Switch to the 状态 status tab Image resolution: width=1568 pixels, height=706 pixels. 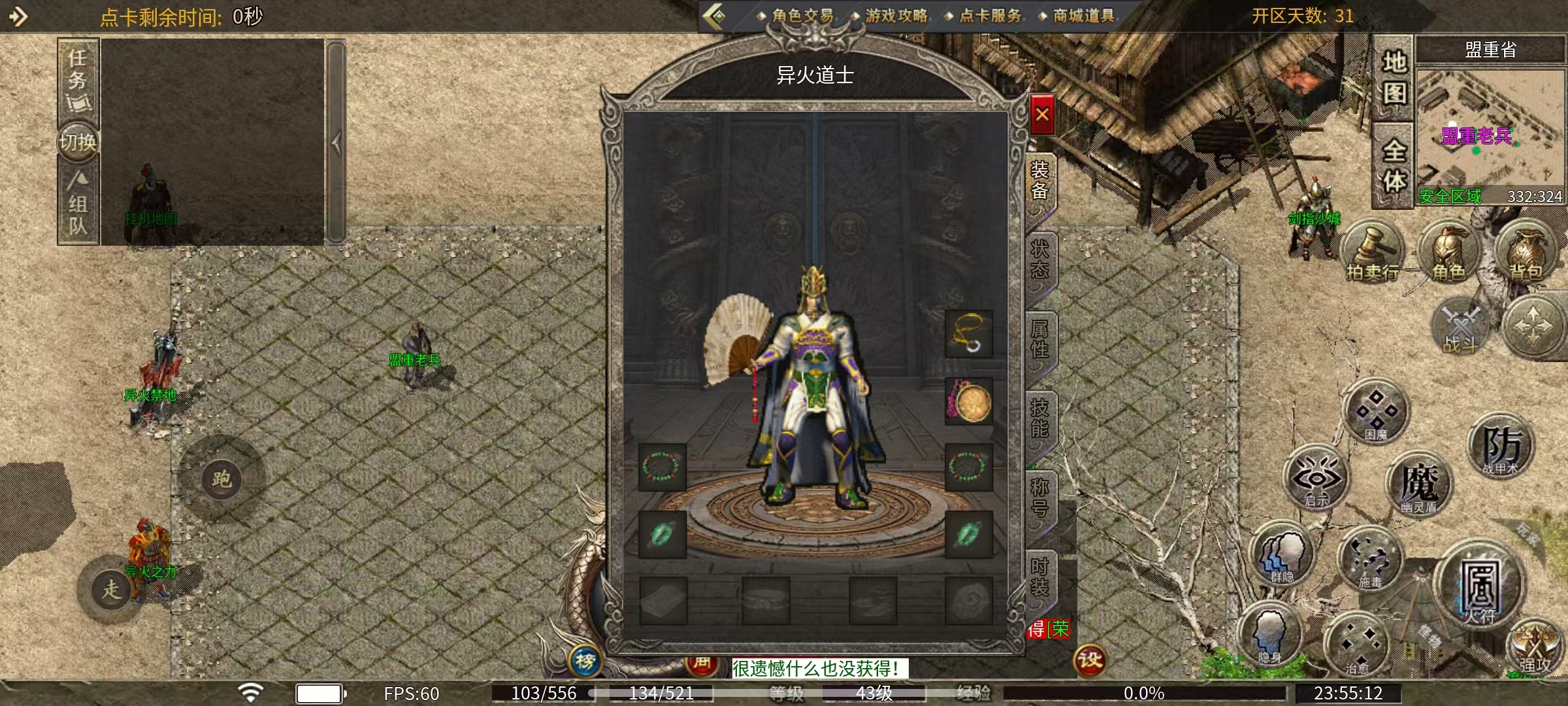(1039, 259)
